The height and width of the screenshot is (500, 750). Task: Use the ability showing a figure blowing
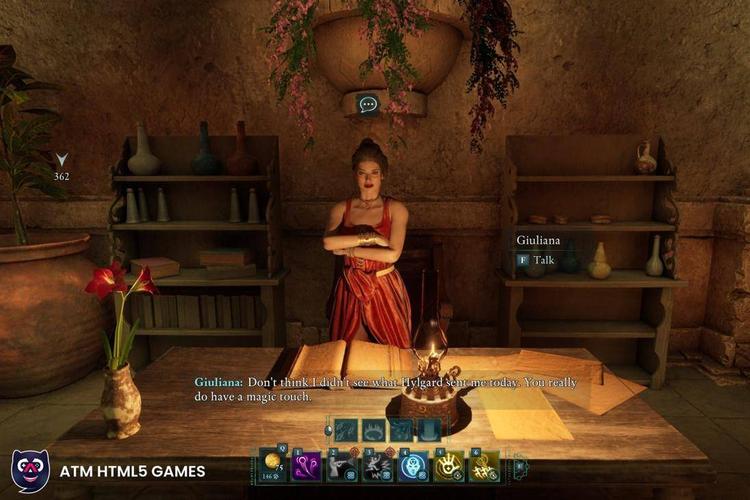point(341,465)
